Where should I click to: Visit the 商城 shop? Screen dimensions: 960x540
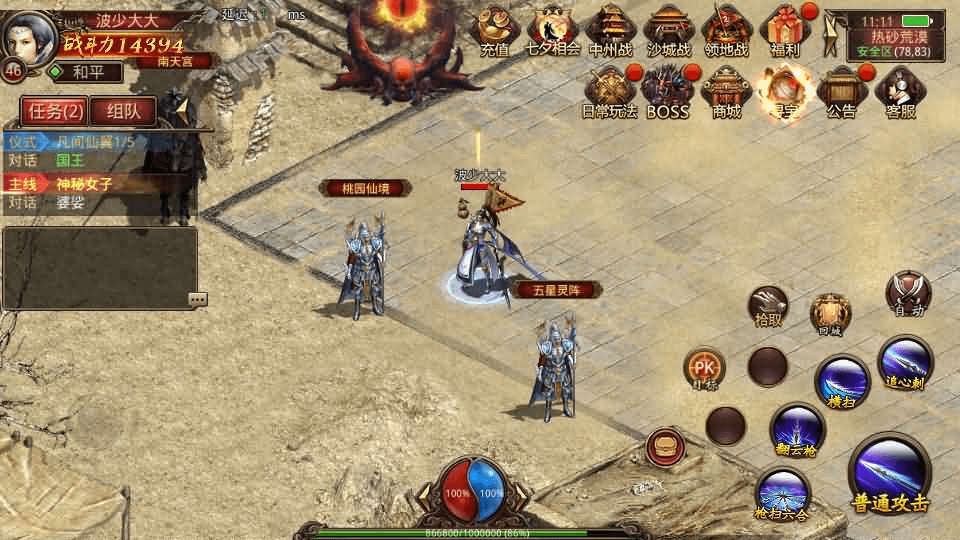(x=726, y=92)
